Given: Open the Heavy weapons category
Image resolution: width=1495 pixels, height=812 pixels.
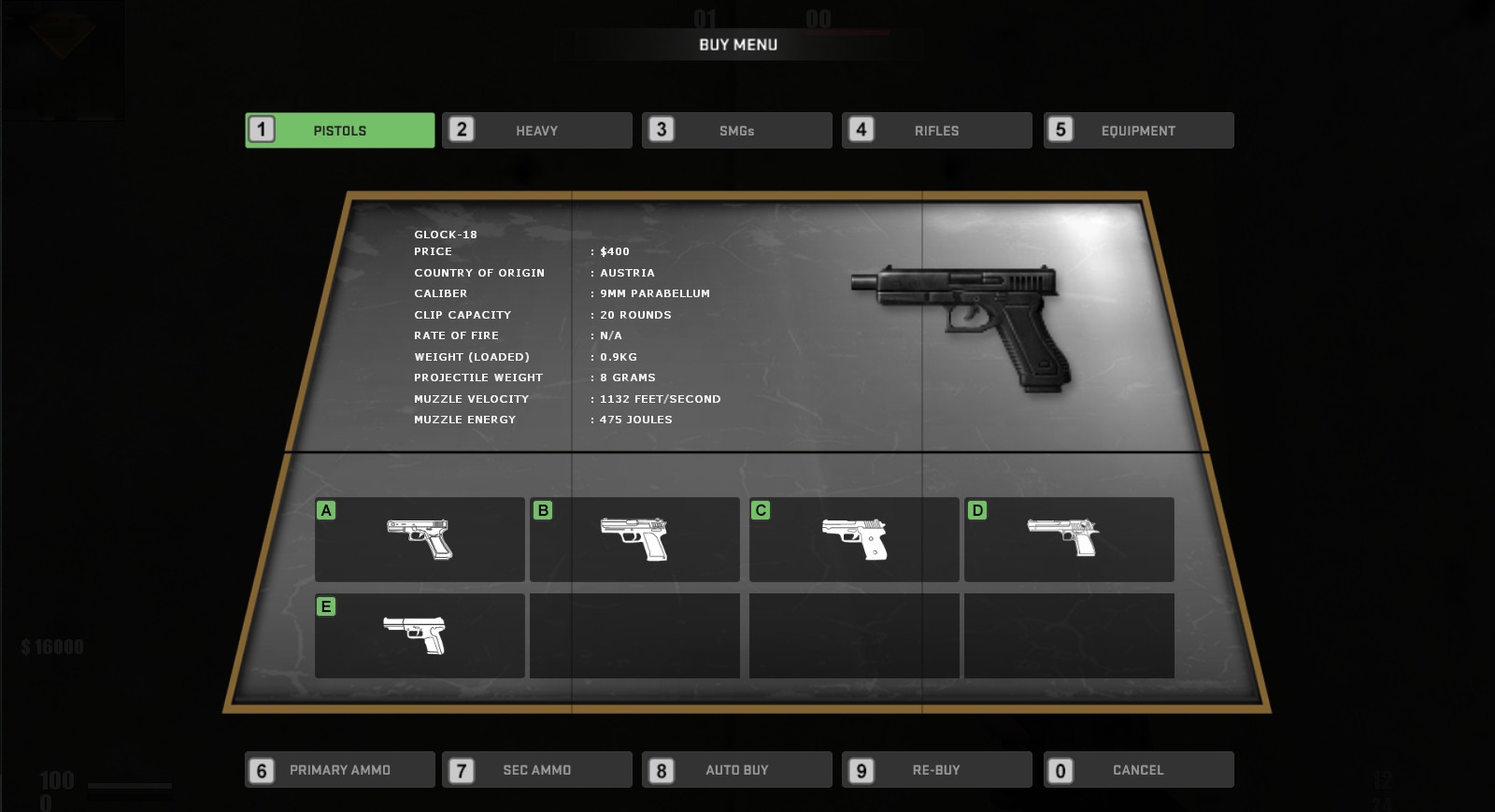Looking at the screenshot, I should click(x=536, y=131).
